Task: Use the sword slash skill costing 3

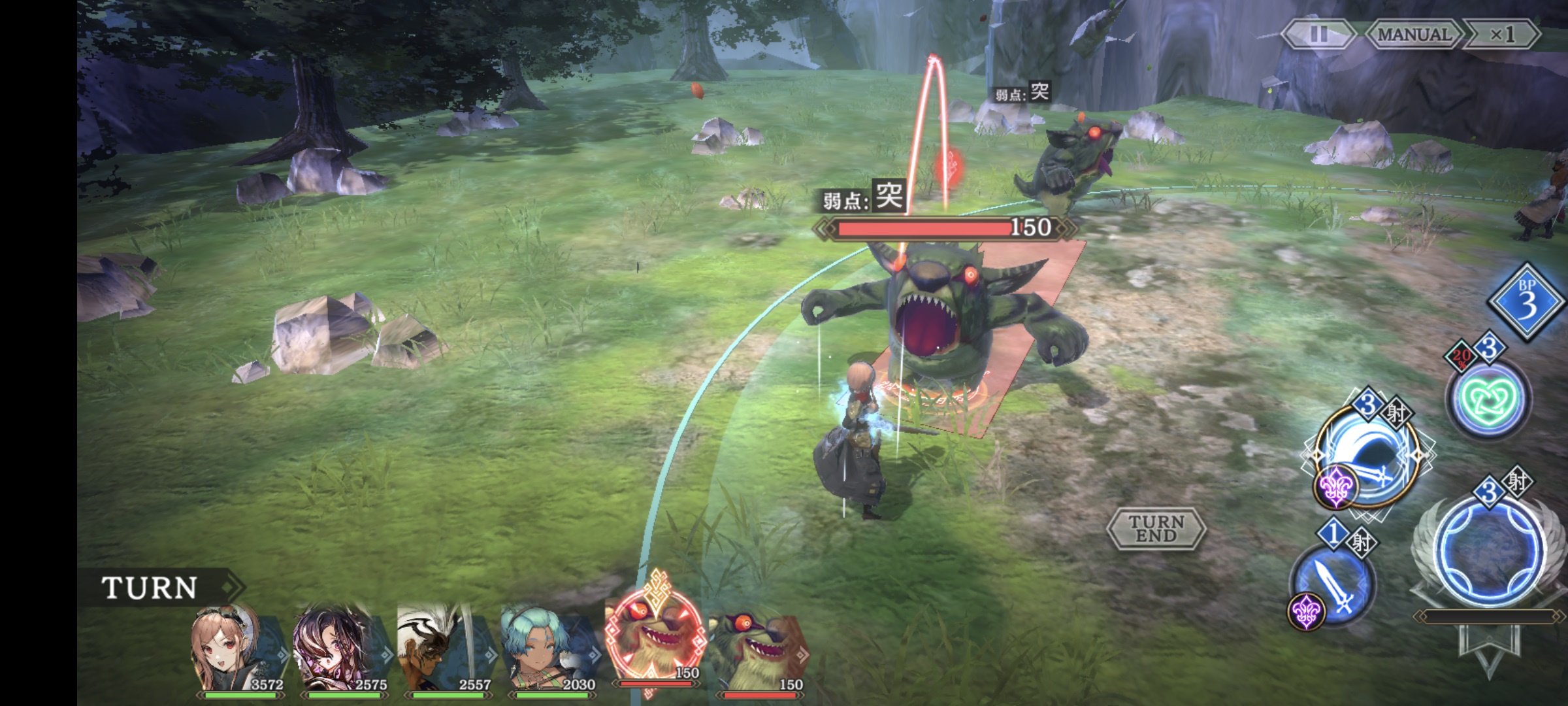Action: [1367, 458]
